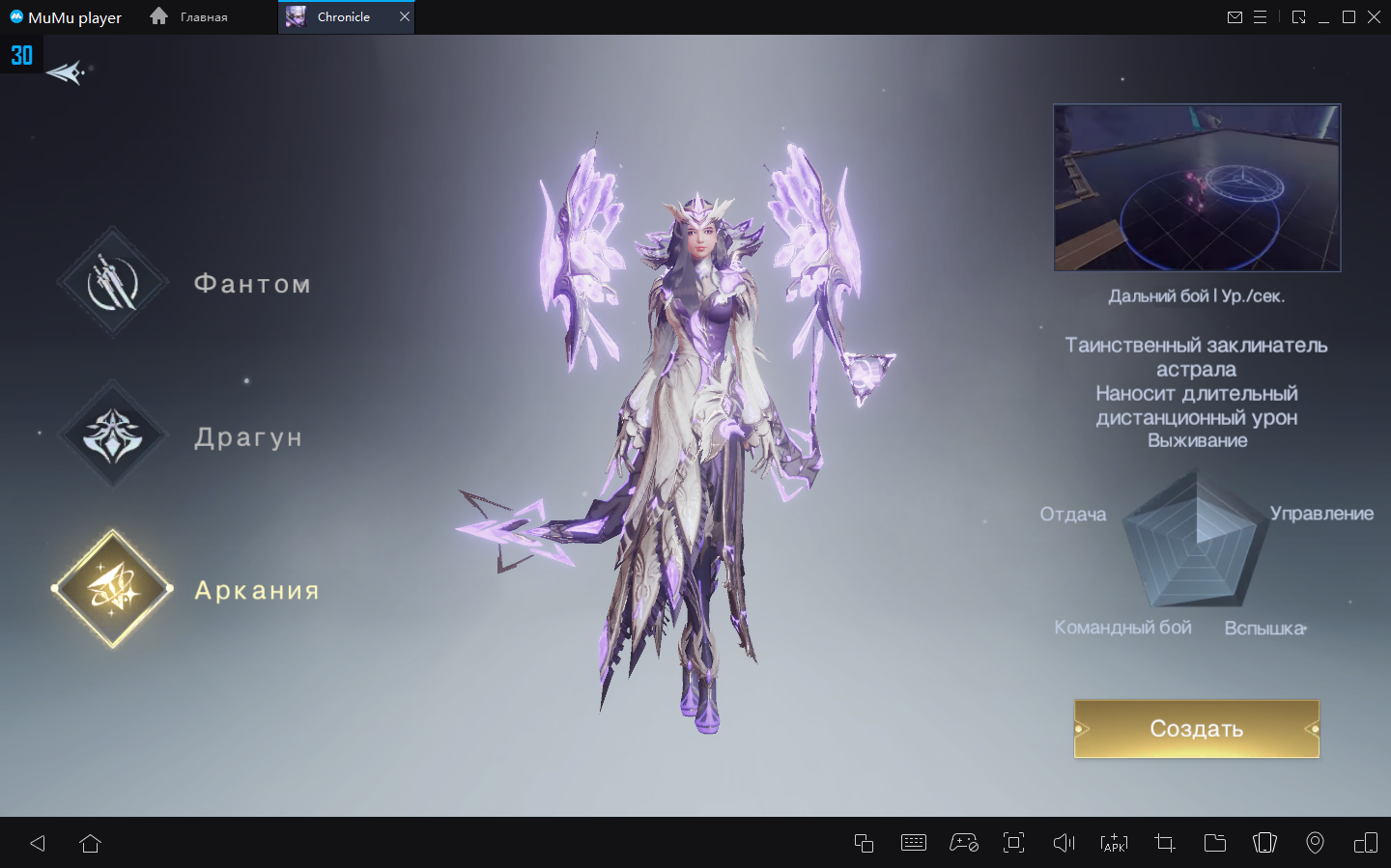The height and width of the screenshot is (868, 1391).
Task: Select the Аркания class emblem
Action: (x=113, y=588)
